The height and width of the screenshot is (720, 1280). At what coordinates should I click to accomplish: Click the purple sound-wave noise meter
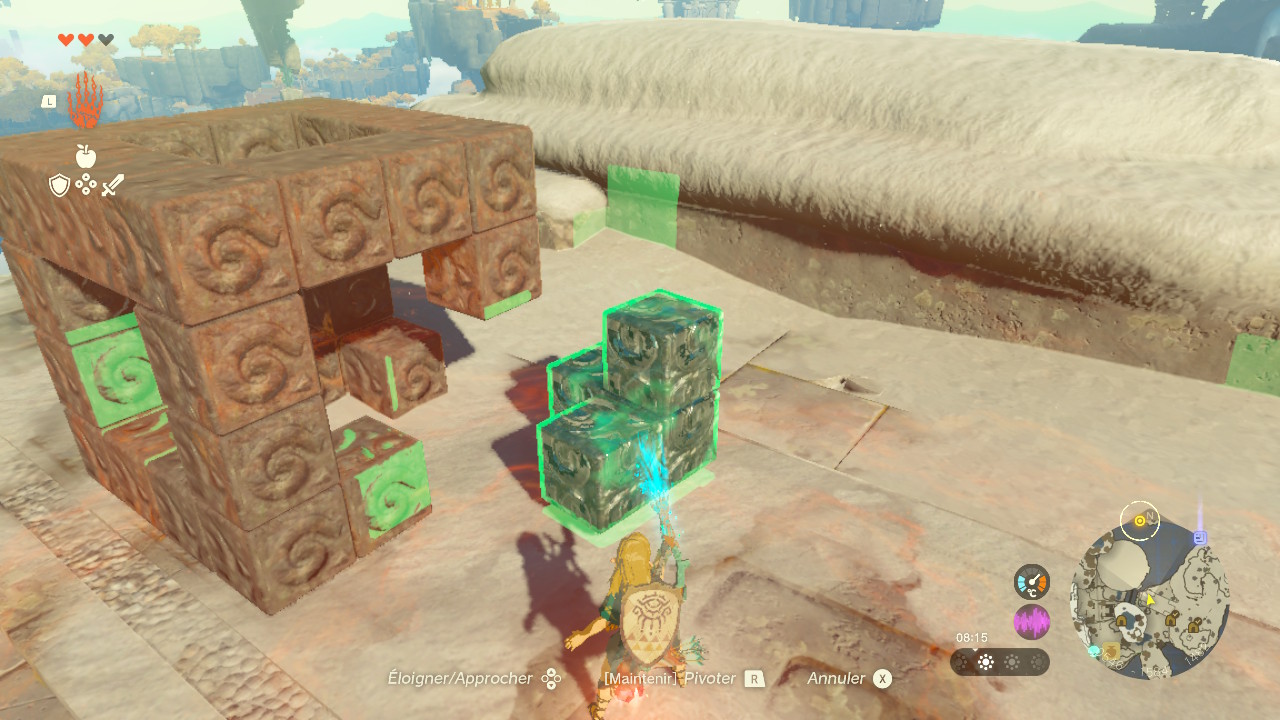[1031, 621]
